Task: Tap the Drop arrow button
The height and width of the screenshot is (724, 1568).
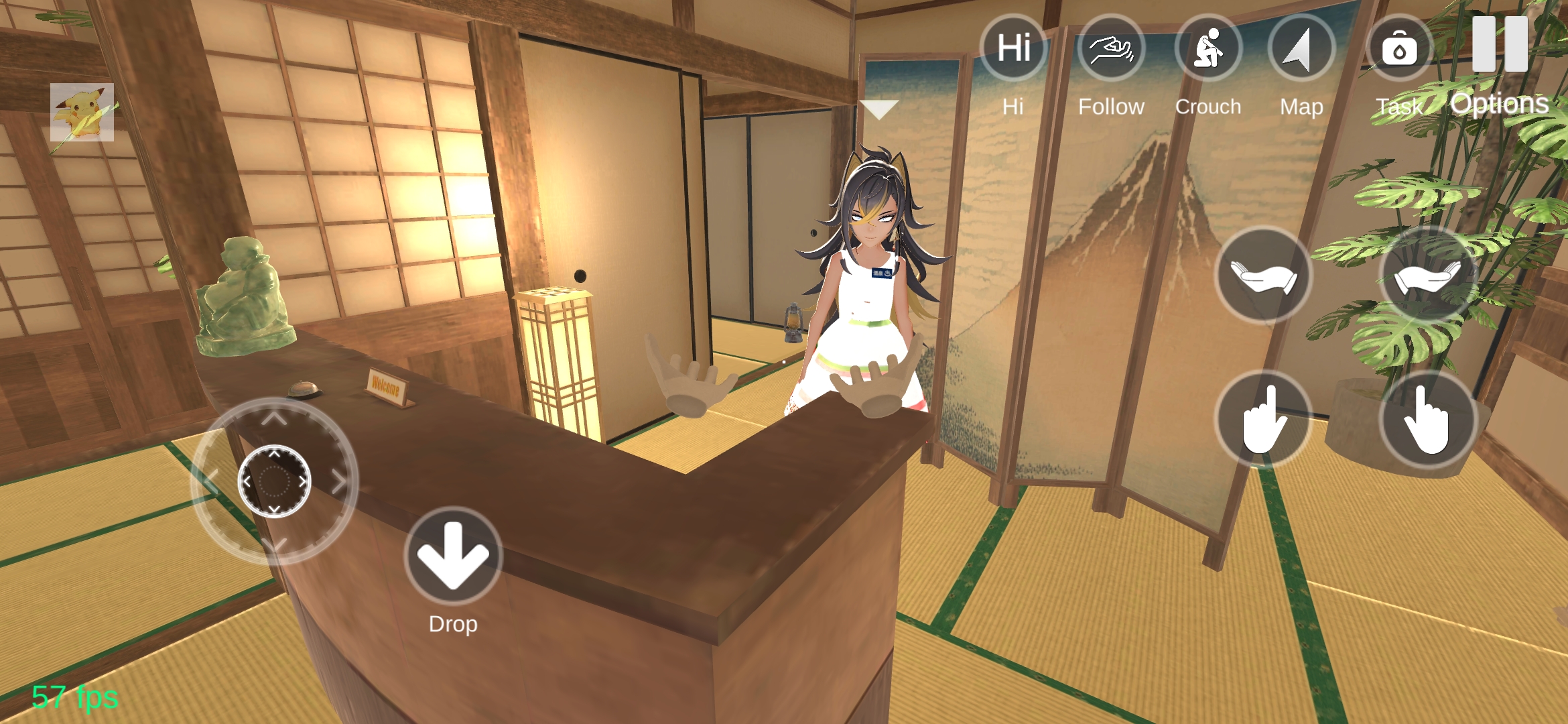Action: tap(453, 556)
